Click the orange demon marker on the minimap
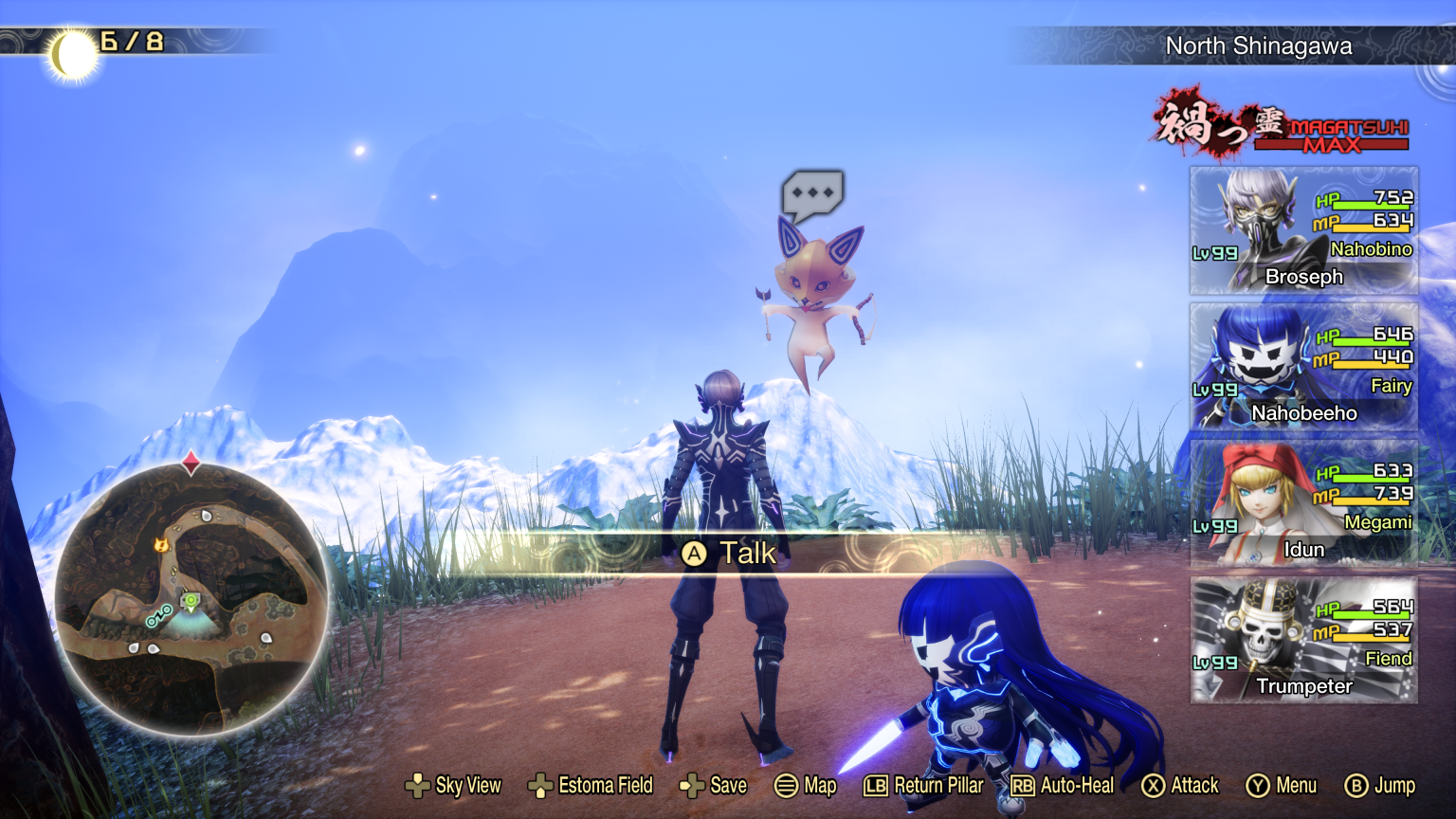The image size is (1456, 819). pyautogui.click(x=161, y=545)
